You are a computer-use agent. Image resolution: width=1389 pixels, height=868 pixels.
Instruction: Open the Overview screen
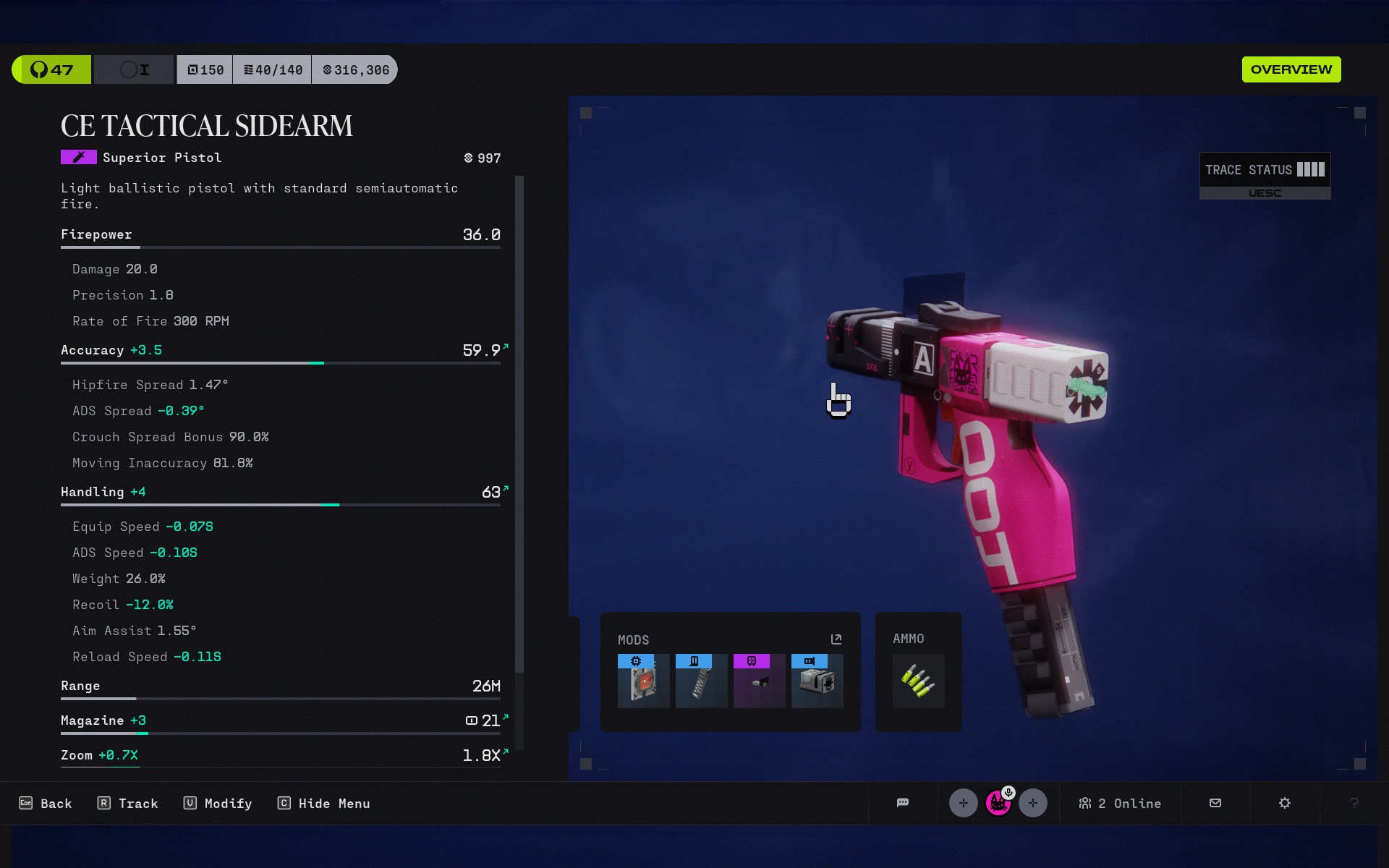click(x=1291, y=69)
